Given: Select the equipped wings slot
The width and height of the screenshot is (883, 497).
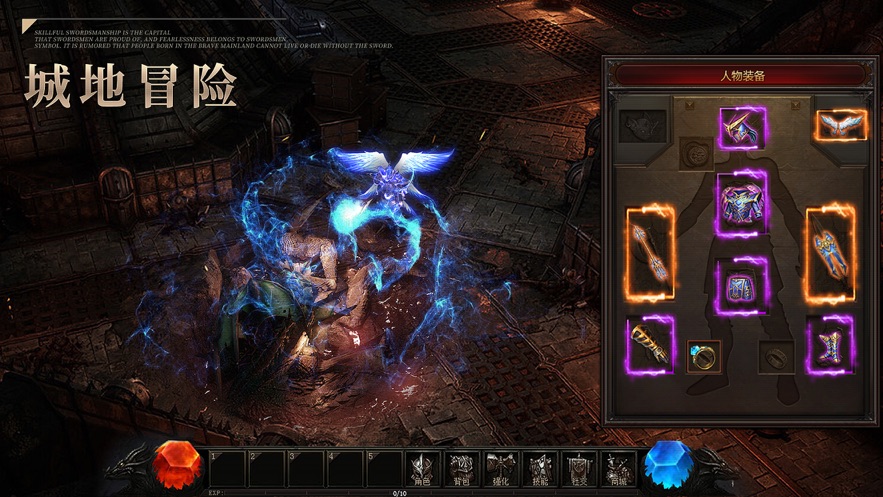Looking at the screenshot, I should [840, 125].
